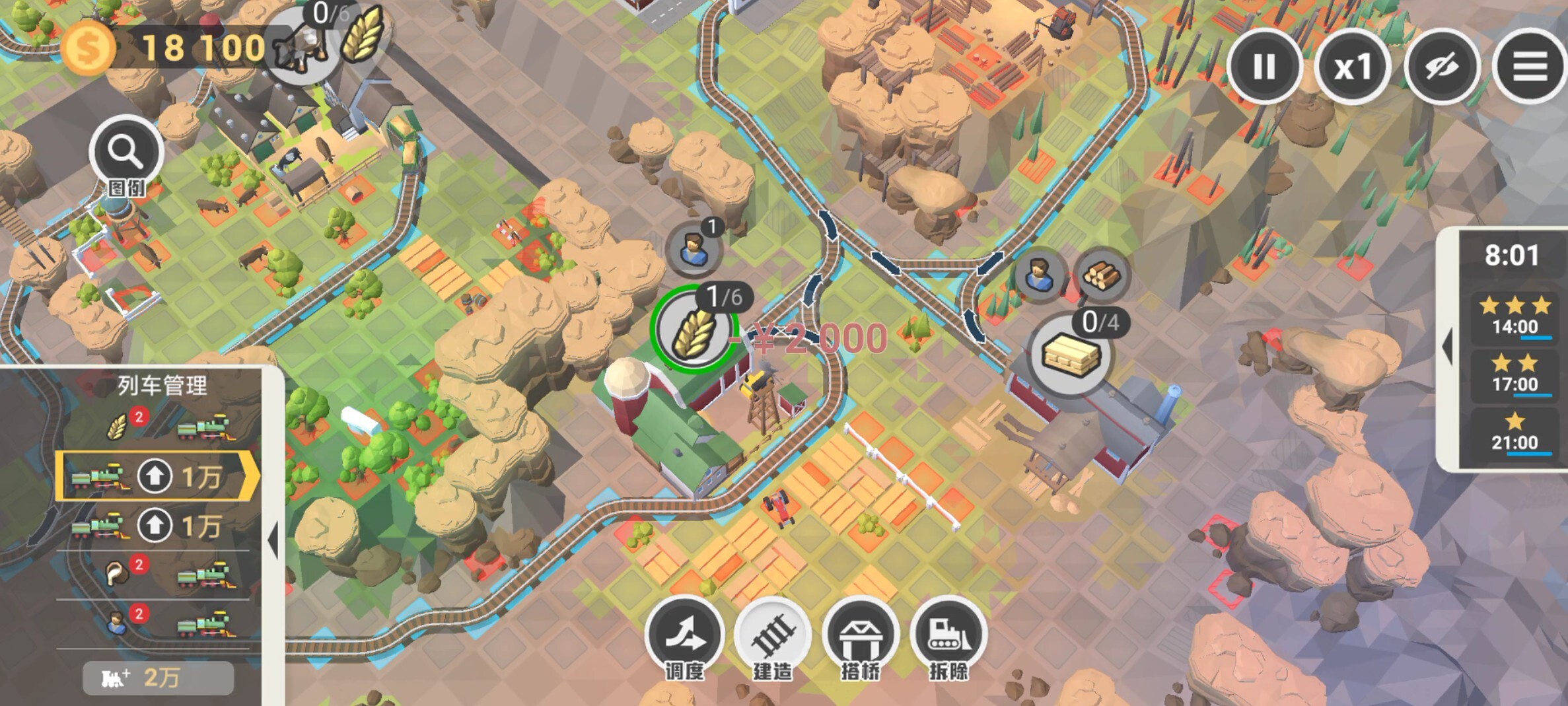Choose the 建造 track building tool

[772, 635]
